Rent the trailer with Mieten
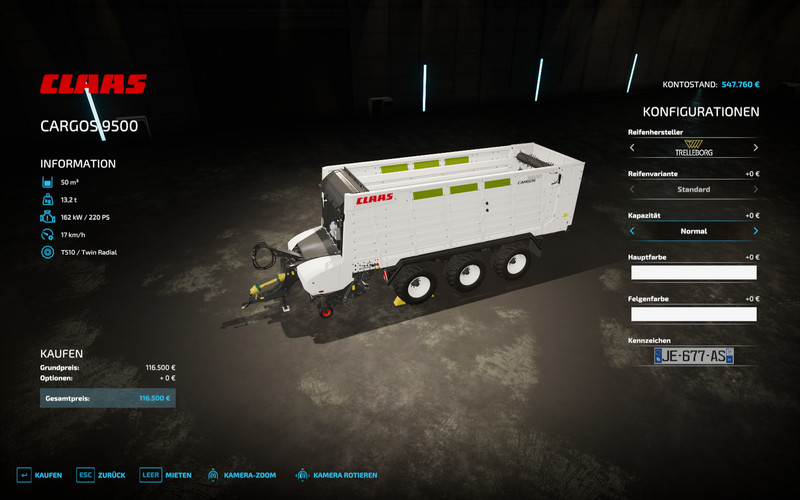800x500 pixels. tap(165, 475)
